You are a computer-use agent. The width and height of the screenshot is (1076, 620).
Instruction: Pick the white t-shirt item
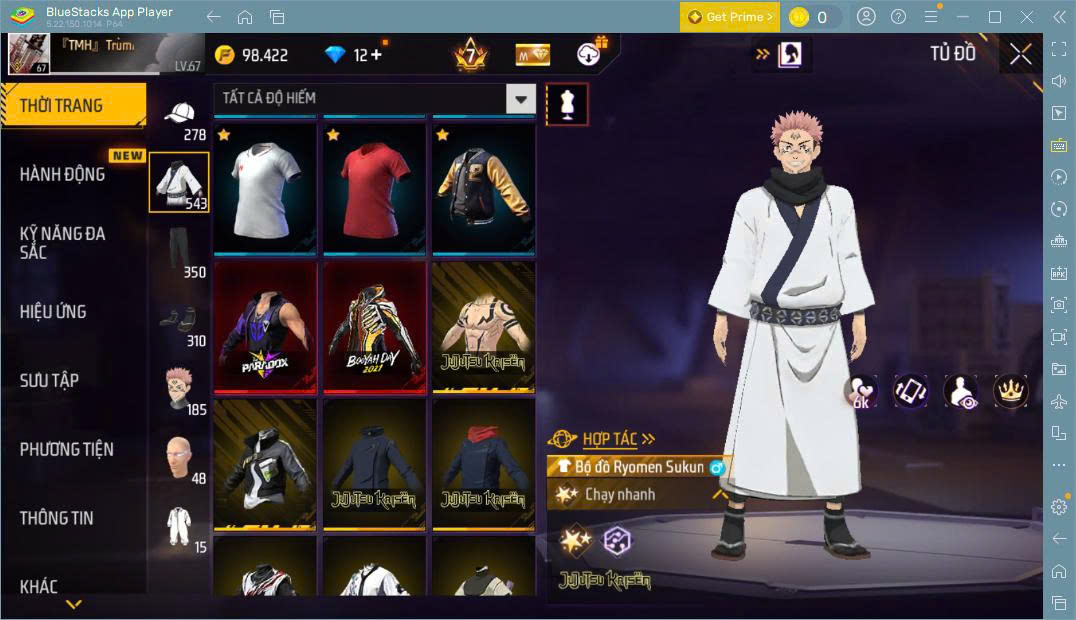pos(265,187)
